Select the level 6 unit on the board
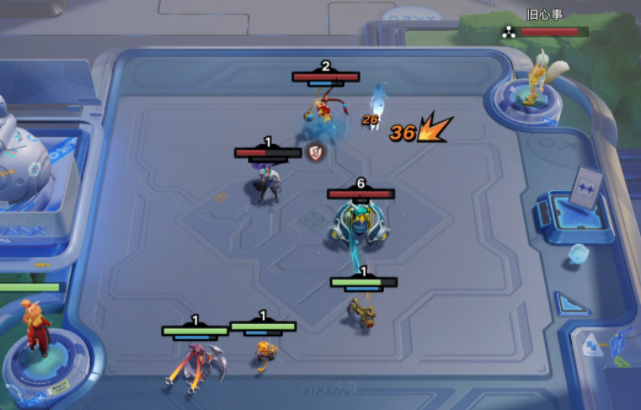This screenshot has width=641, height=410. (x=359, y=223)
